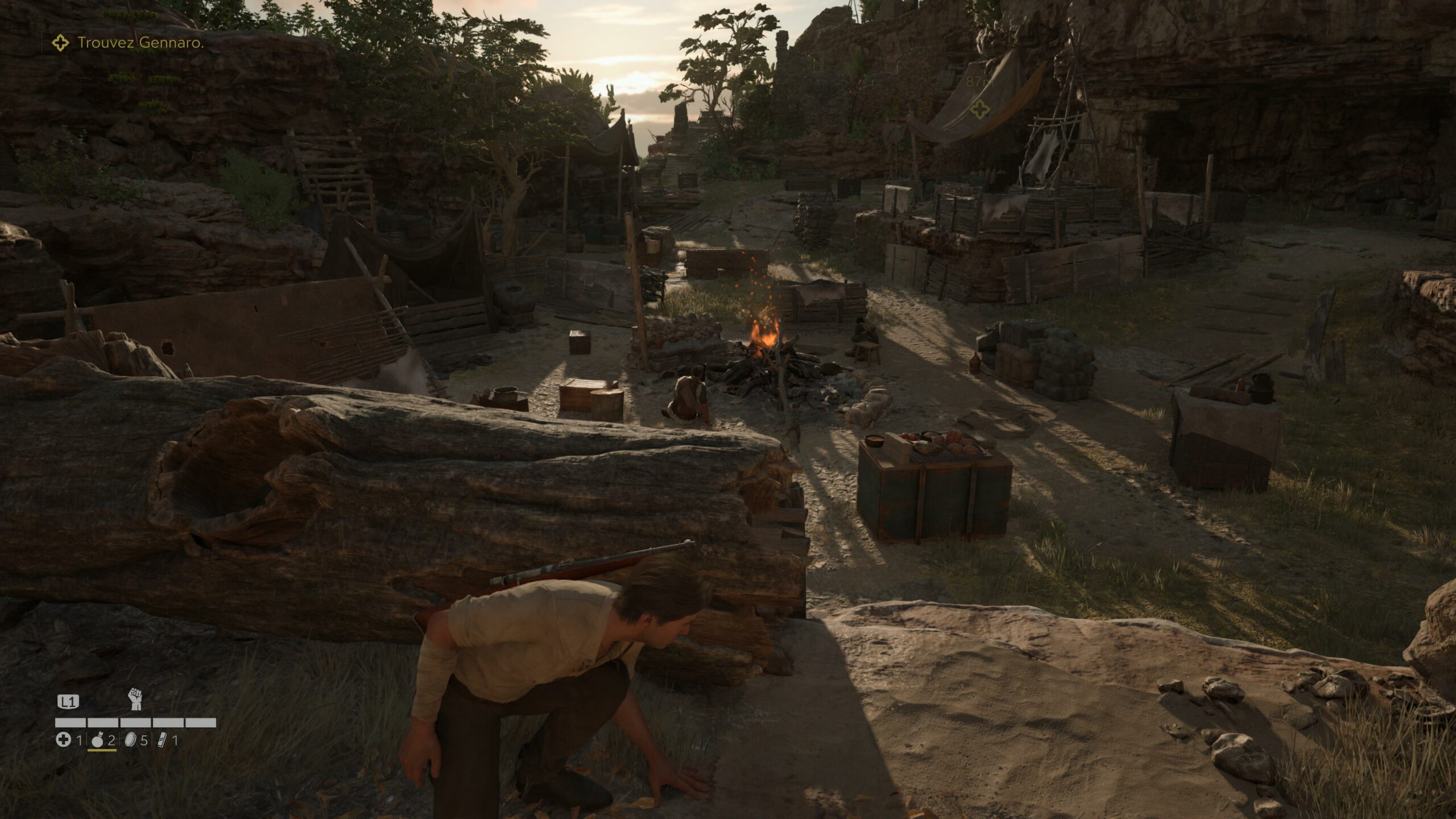Choose the bandage consumable icon
Image resolution: width=1456 pixels, height=819 pixels.
163,740
